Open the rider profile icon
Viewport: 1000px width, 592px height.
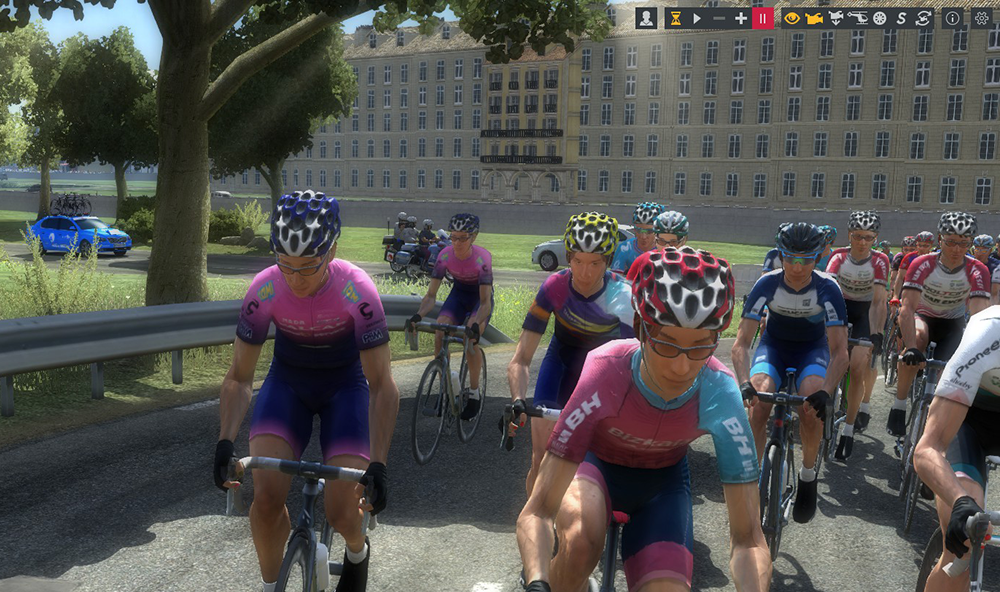coord(646,18)
